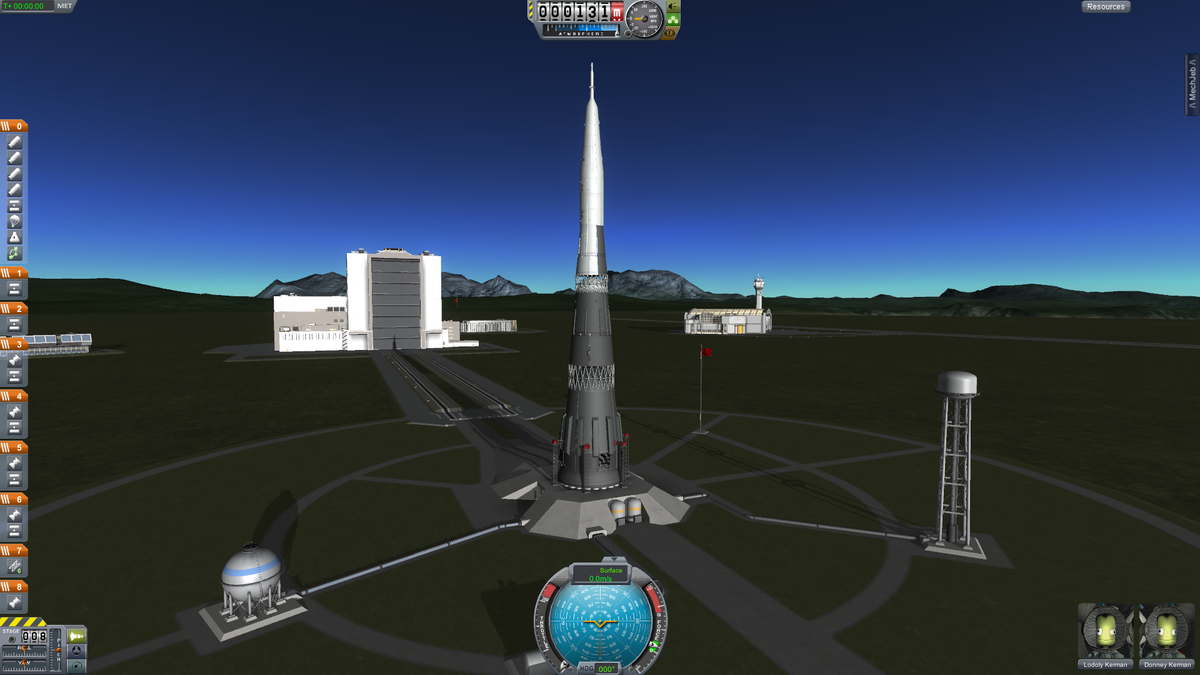Select Lodoly Kerman's crew portrait
The width and height of the screenshot is (1200, 675).
coord(1106,633)
